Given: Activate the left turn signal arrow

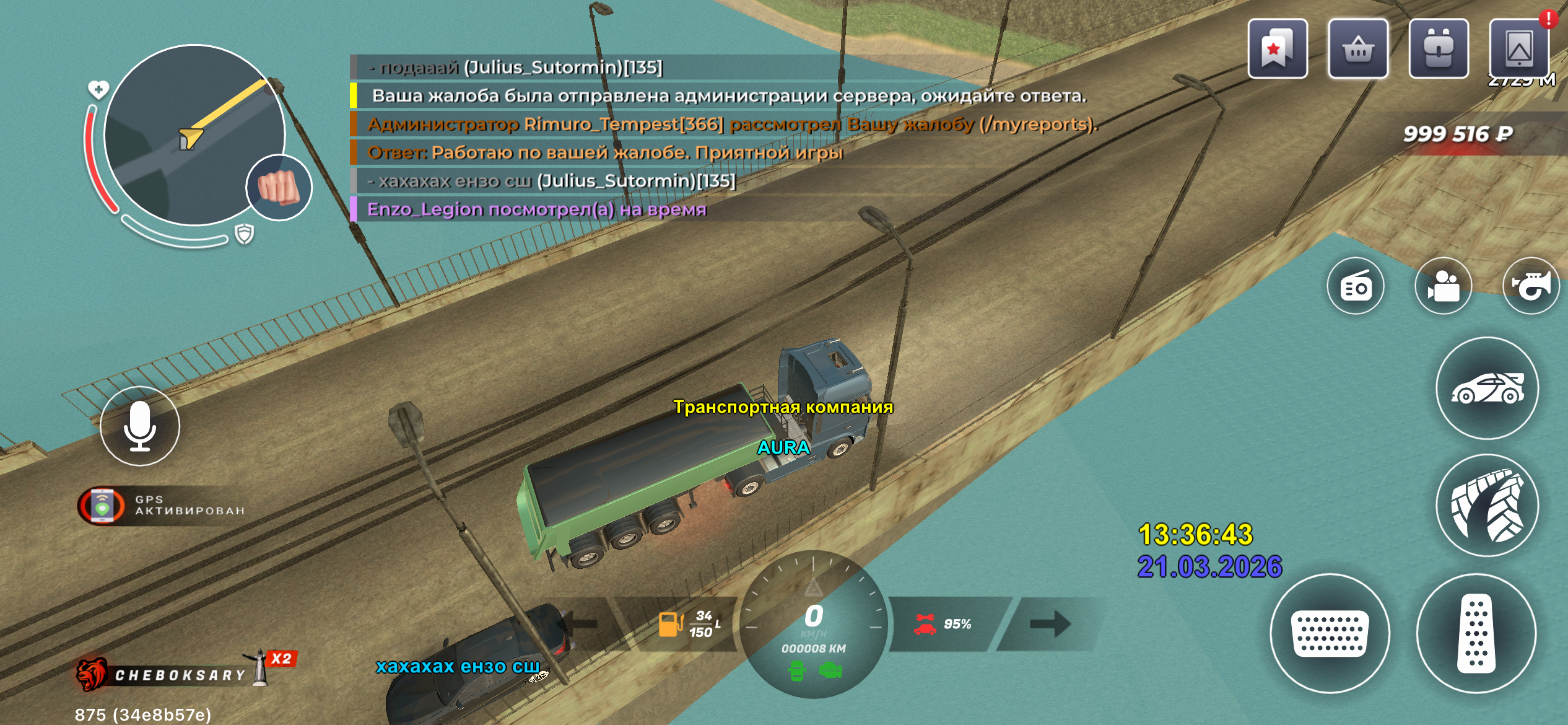Looking at the screenshot, I should tap(582, 624).
